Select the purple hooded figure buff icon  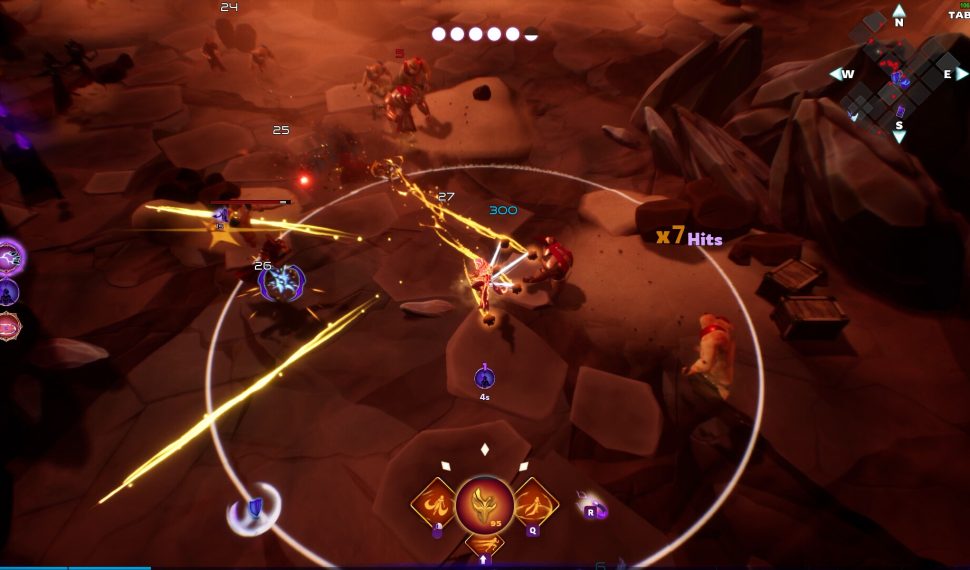pos(9,292)
